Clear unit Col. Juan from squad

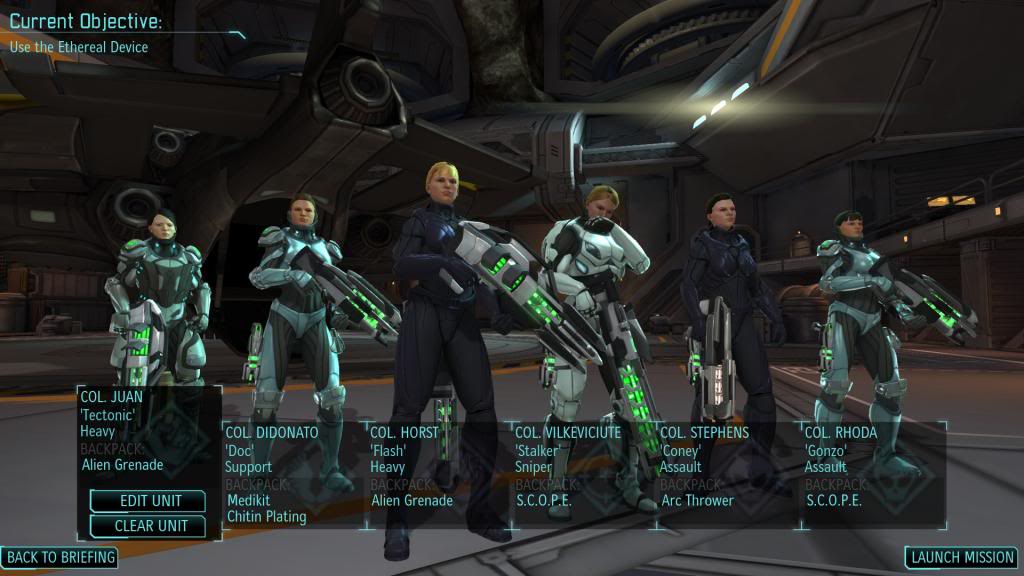click(x=148, y=525)
